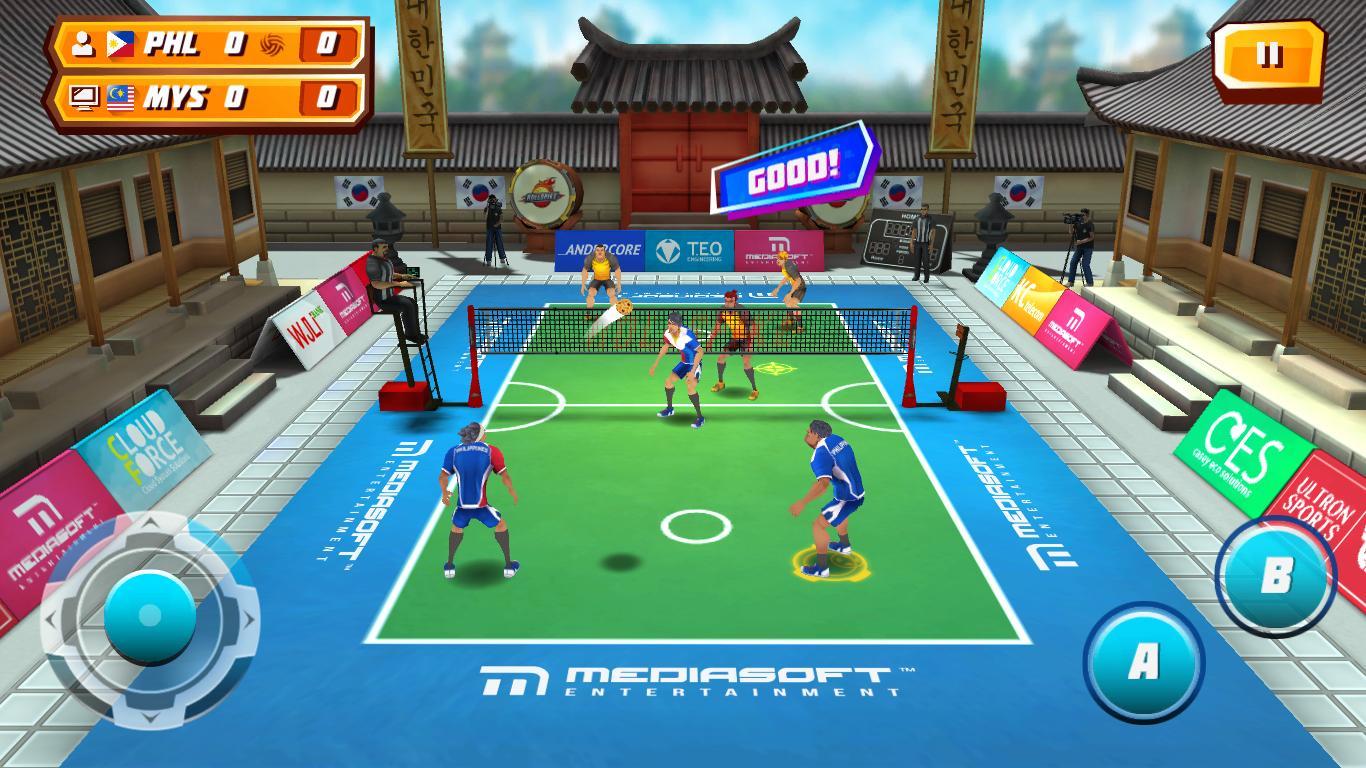This screenshot has height=768, width=1366.
Task: Tap the takraw ball icon next to PHL score
Action: (x=272, y=45)
